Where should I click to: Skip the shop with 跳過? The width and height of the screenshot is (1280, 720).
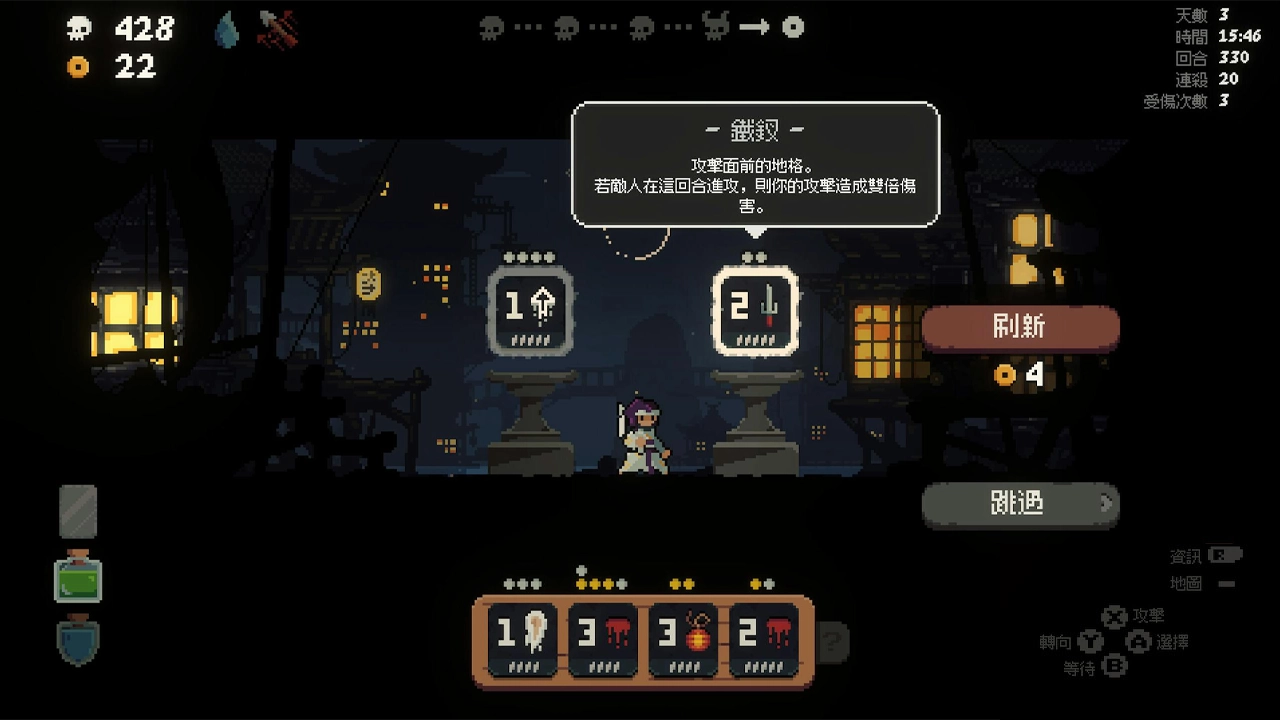[1020, 503]
